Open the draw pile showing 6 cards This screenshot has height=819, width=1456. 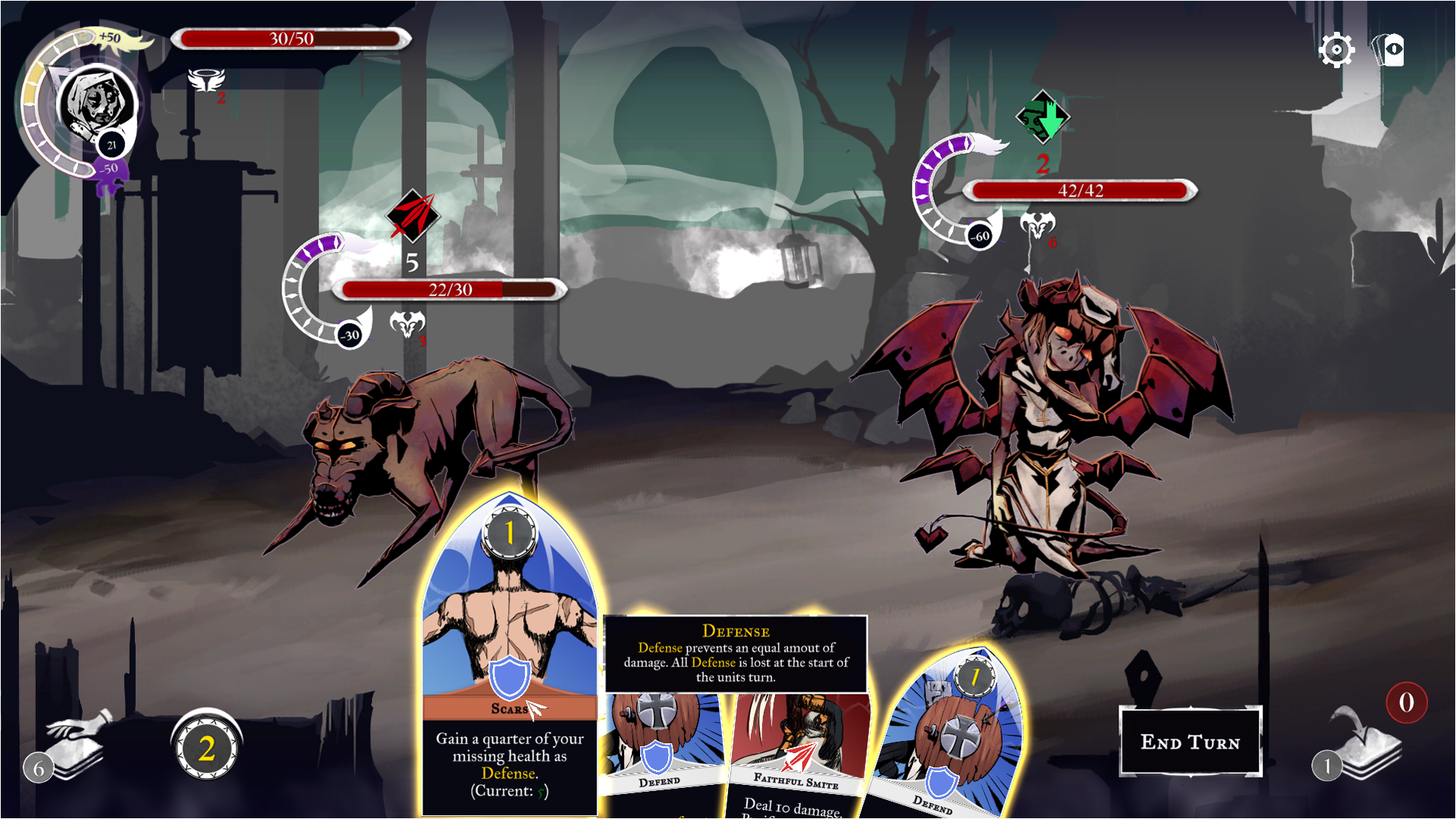pyautogui.click(x=72, y=748)
